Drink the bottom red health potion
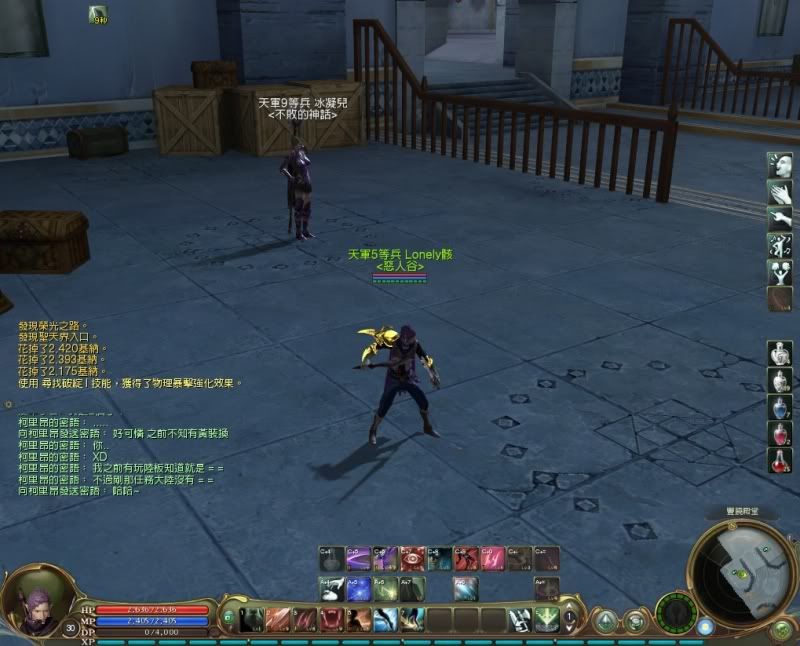This screenshot has width=800, height=646. click(x=780, y=460)
